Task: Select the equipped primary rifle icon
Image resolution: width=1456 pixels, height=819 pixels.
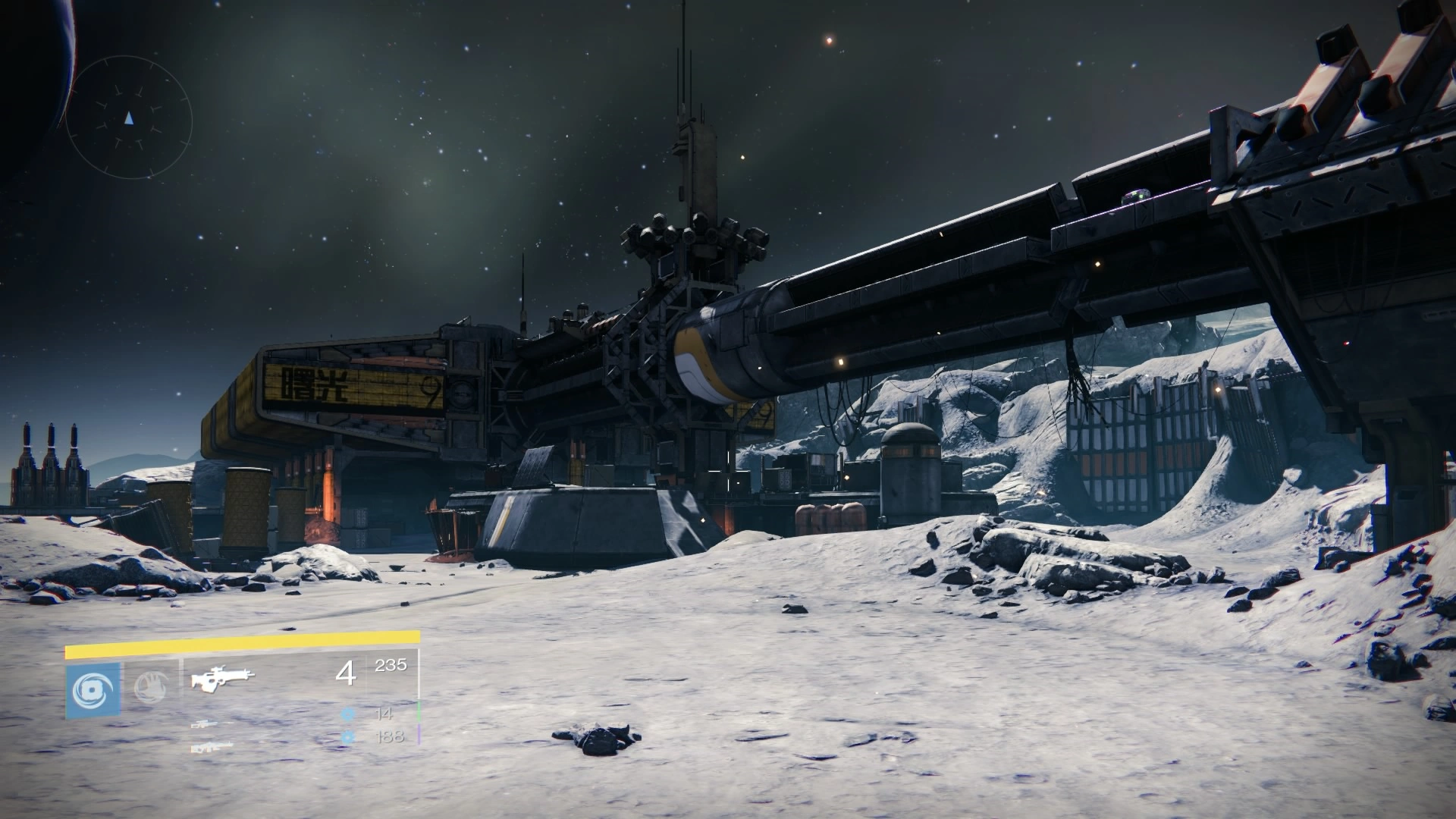Action: (x=223, y=678)
